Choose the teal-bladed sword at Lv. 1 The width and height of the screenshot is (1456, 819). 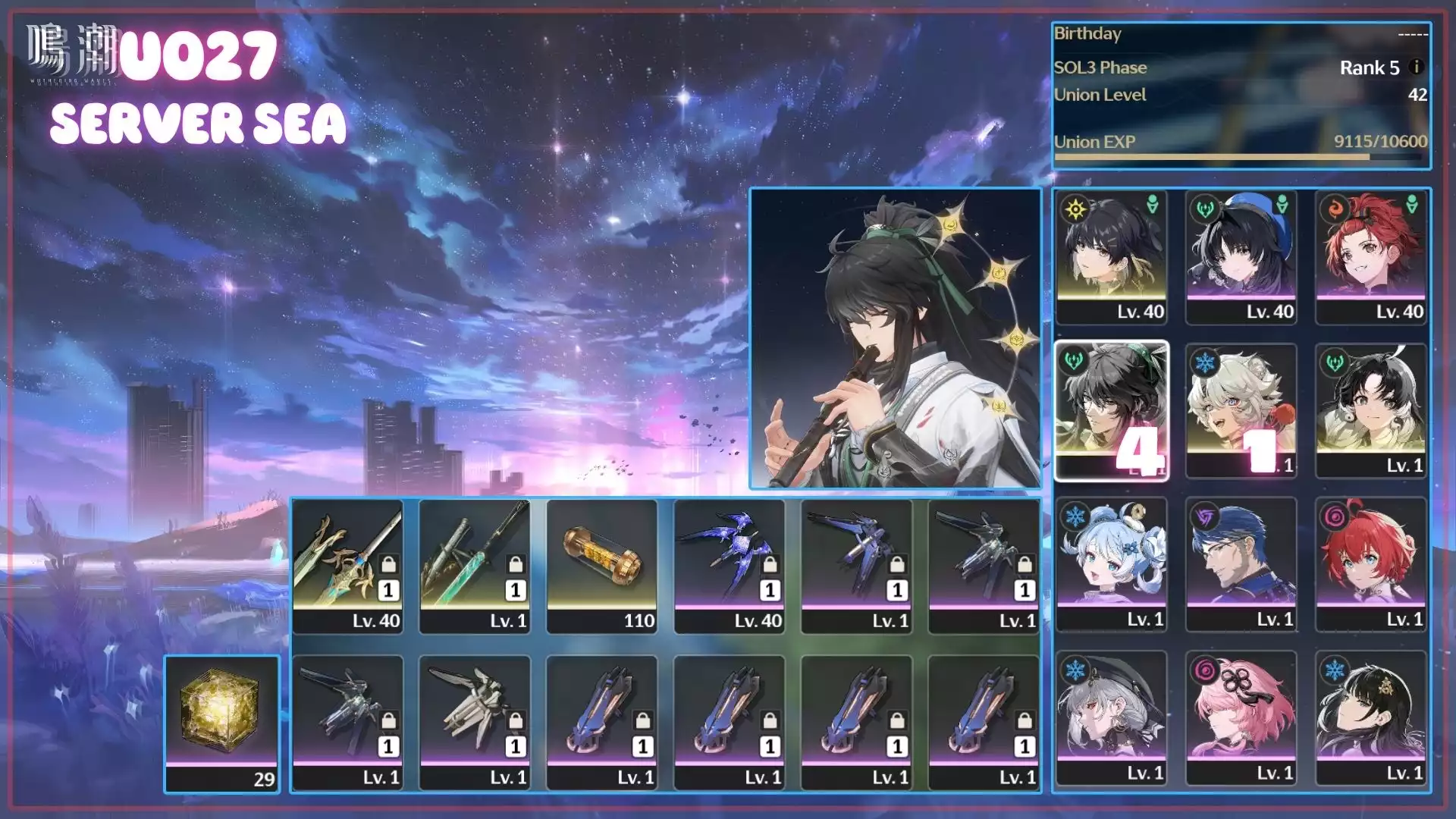475,566
